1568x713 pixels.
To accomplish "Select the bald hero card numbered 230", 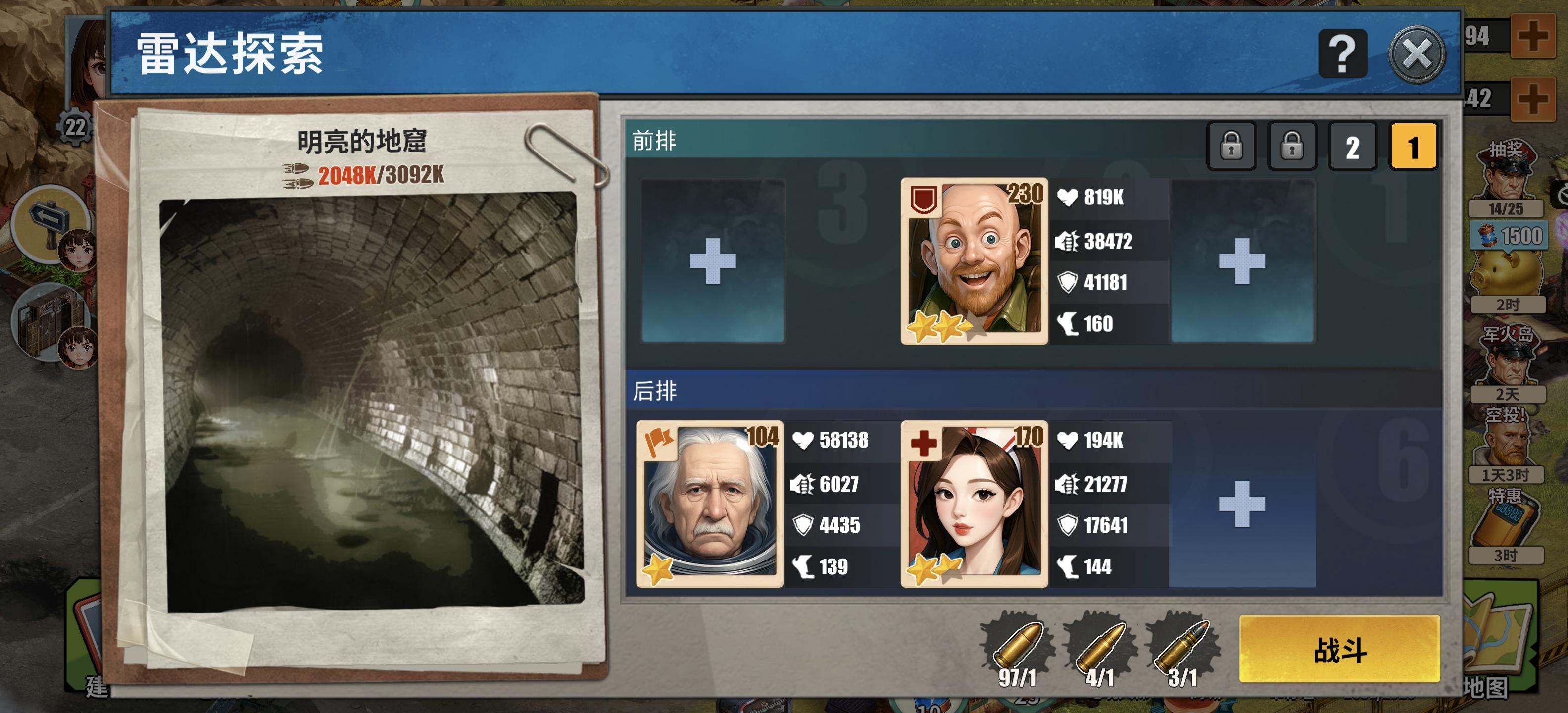I will (972, 266).
